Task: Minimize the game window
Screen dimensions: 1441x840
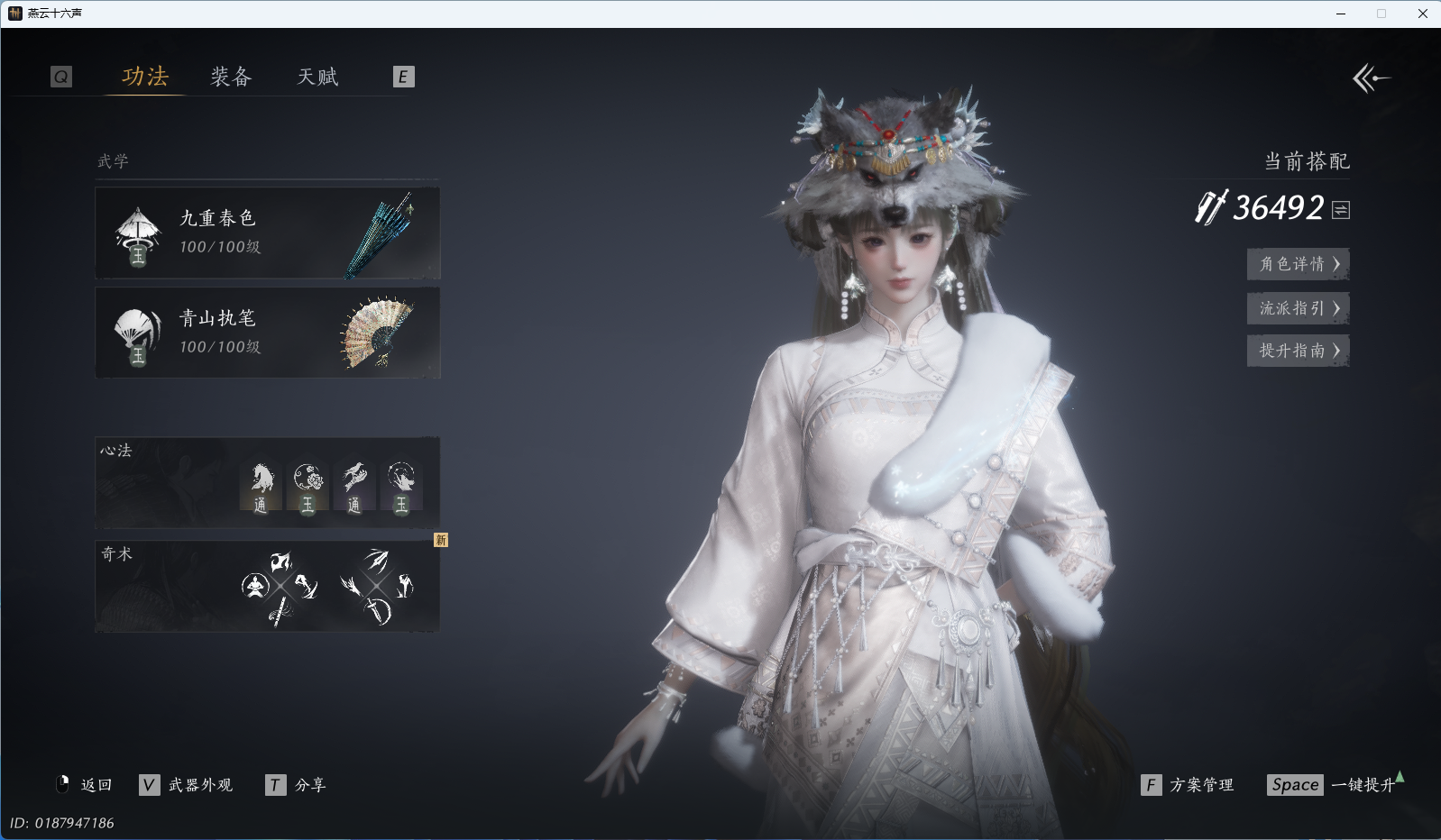Action: tap(1341, 14)
